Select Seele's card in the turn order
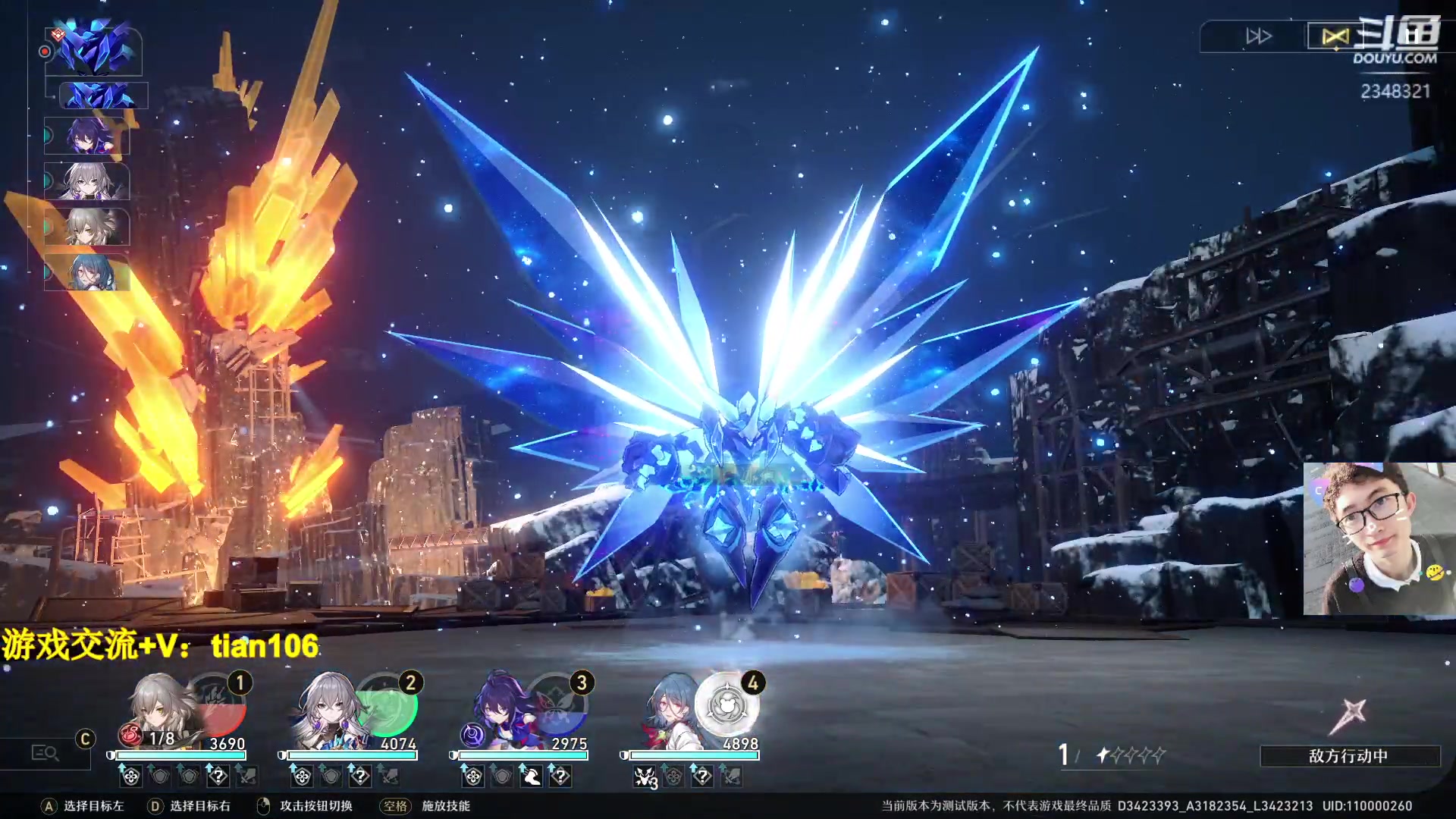Viewport: 1456px width, 819px height. point(87,136)
